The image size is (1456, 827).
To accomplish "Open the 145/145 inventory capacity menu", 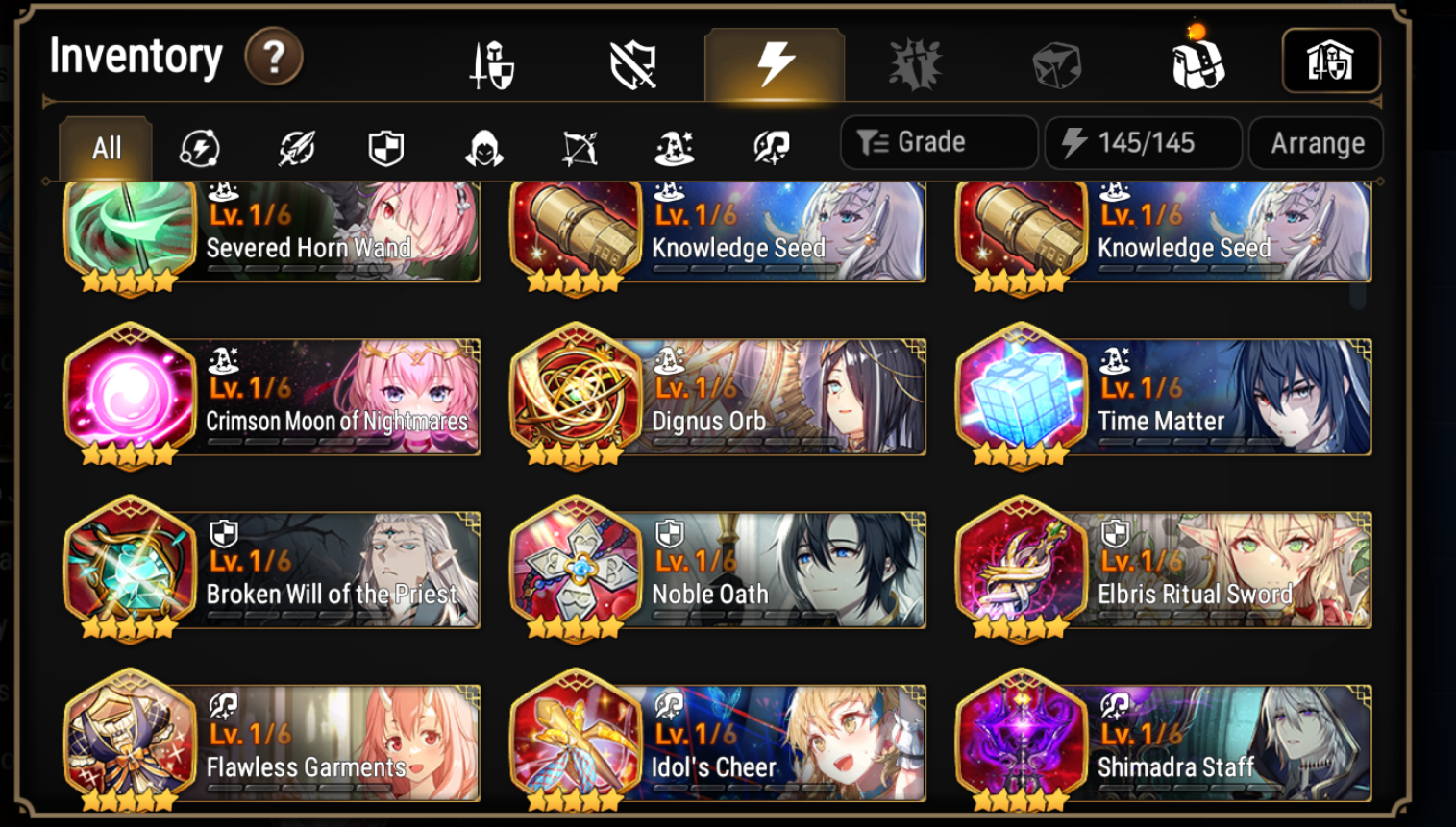I will coord(1142,142).
